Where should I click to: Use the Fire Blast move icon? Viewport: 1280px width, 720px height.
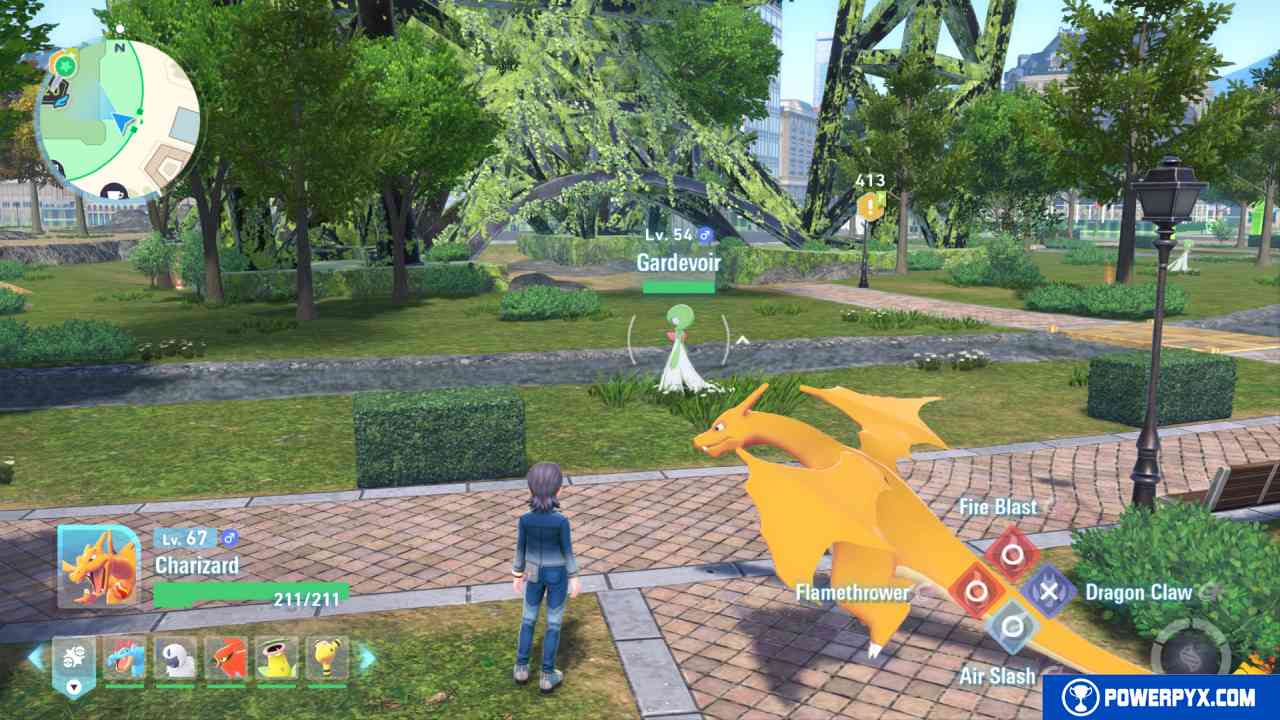(1012, 553)
